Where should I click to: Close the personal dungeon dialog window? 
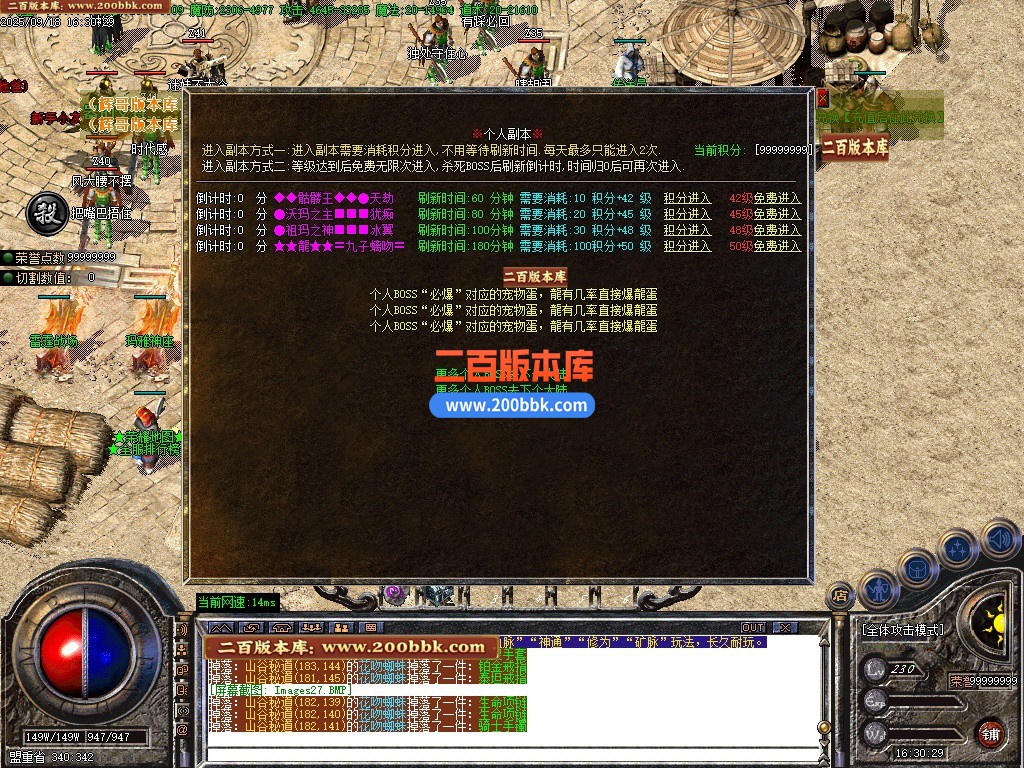click(x=823, y=98)
